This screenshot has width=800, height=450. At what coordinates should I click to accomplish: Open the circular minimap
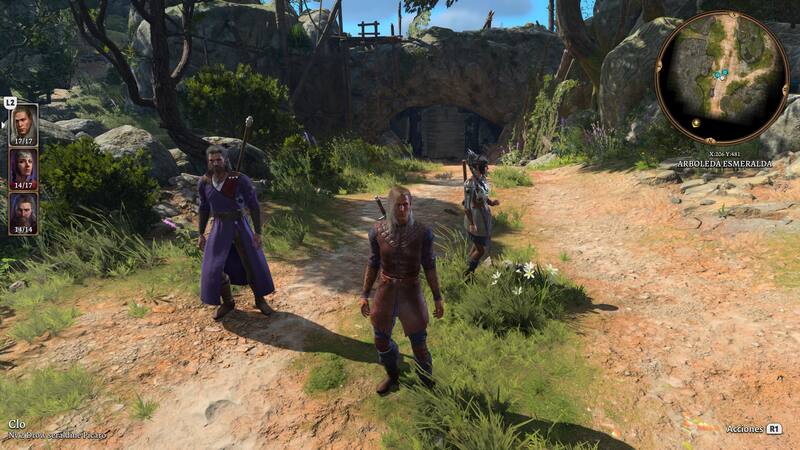[722, 77]
